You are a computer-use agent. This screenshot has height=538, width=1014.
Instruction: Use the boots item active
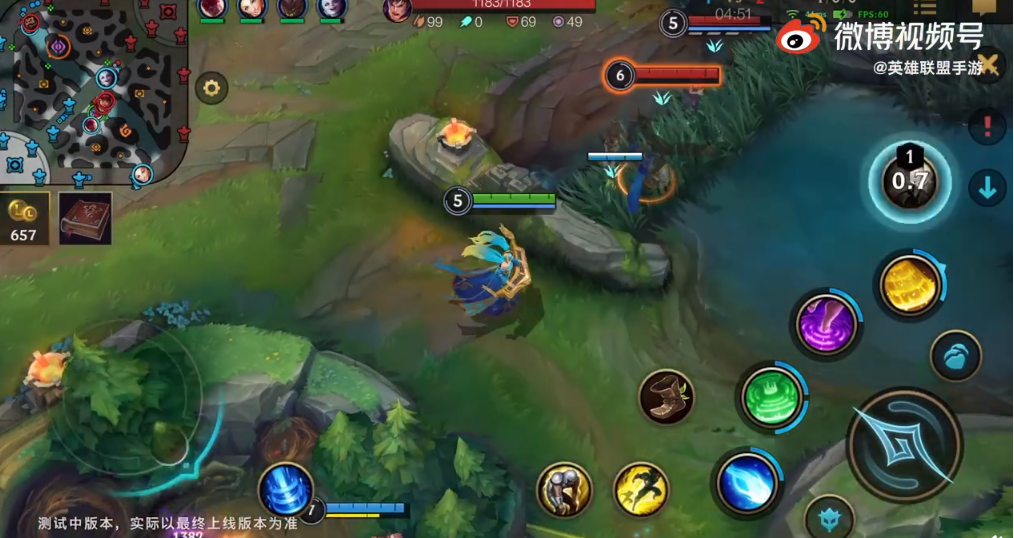(666, 397)
